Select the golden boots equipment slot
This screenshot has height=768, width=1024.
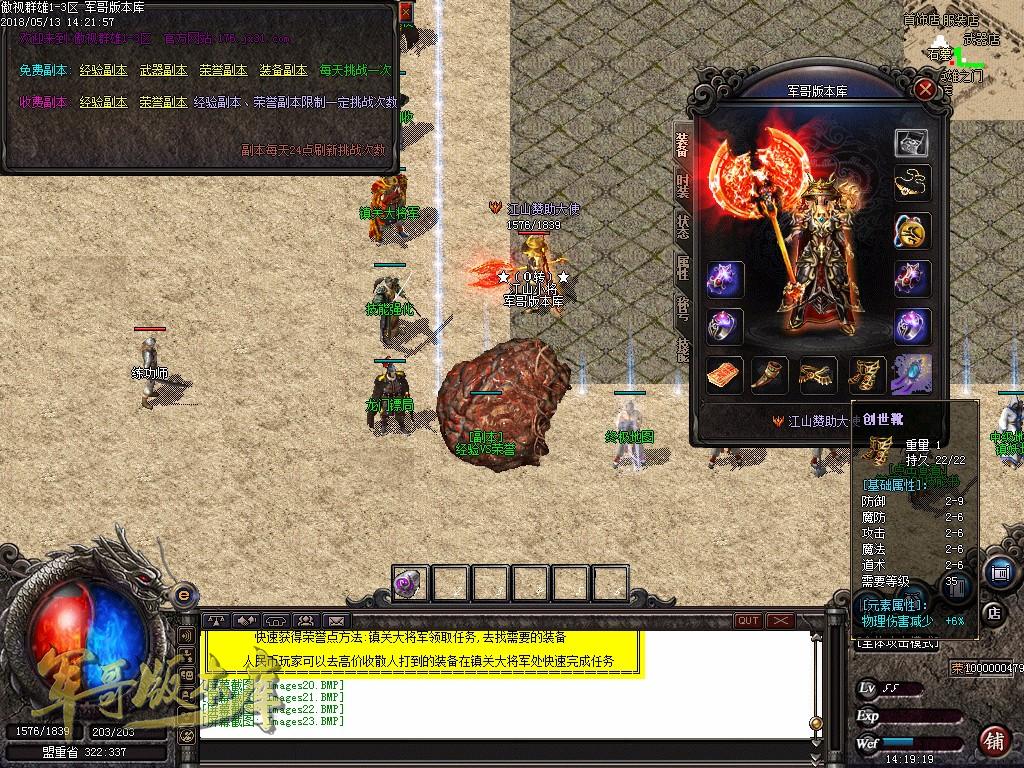[864, 375]
